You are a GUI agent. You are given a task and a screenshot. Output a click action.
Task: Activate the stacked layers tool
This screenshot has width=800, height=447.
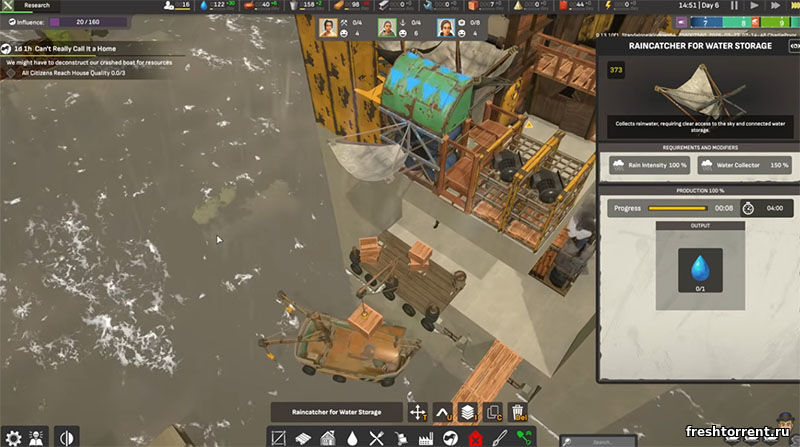pos(467,411)
